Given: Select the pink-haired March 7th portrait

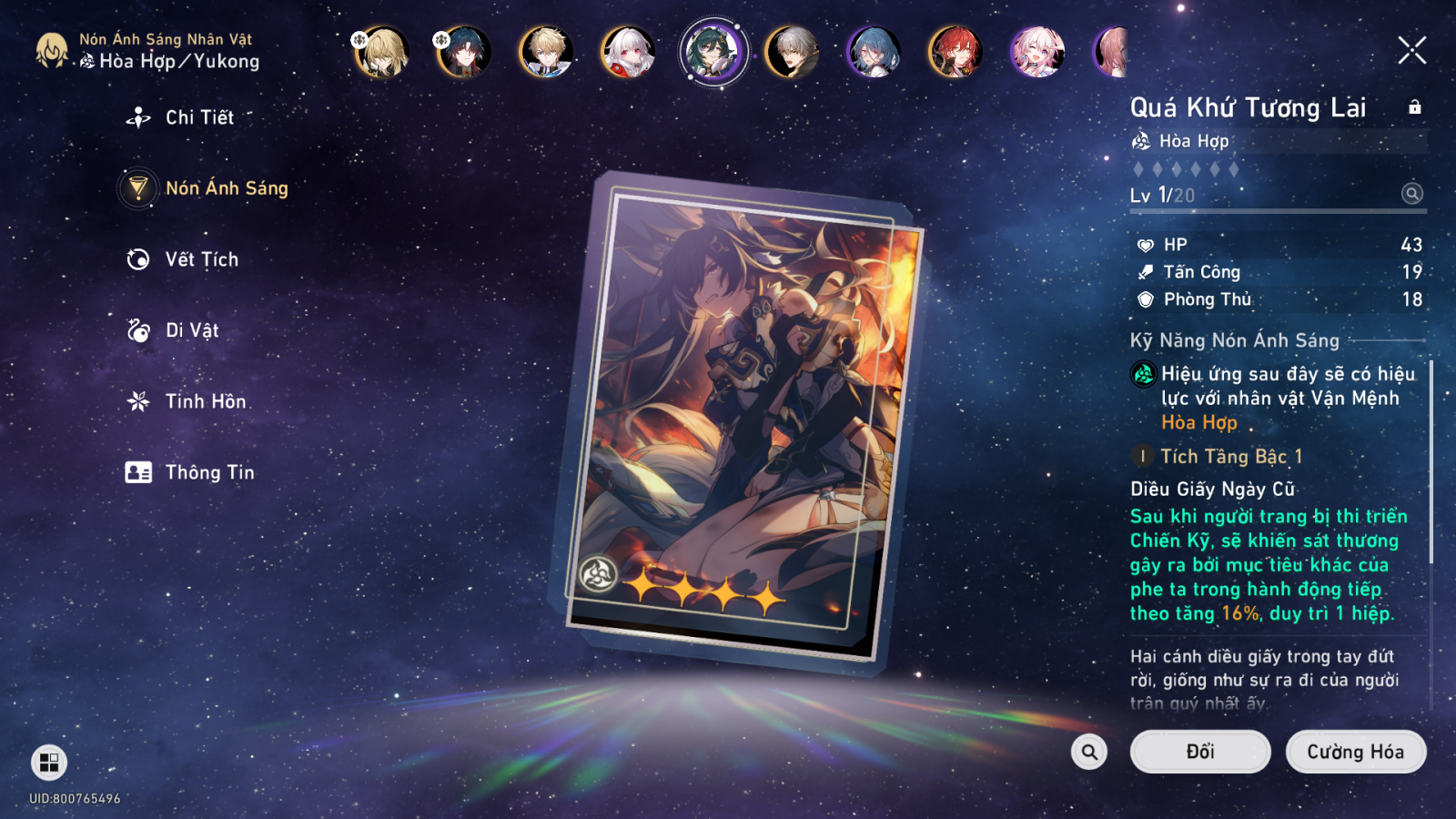Looking at the screenshot, I should pos(1036,52).
